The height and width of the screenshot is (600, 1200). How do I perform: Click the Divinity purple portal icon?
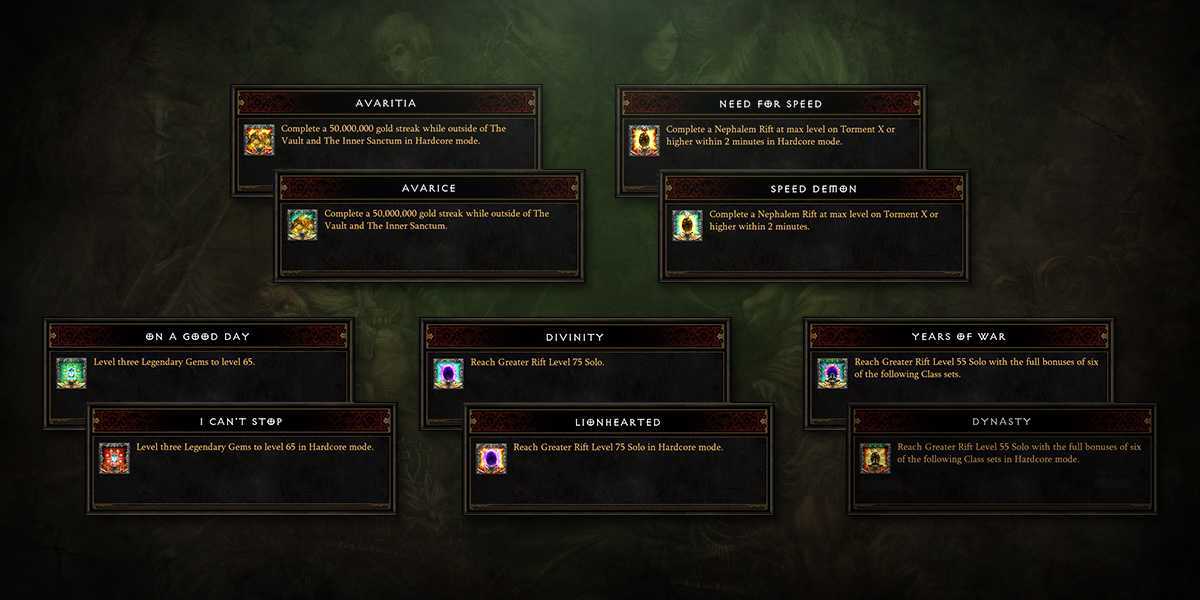(x=448, y=373)
